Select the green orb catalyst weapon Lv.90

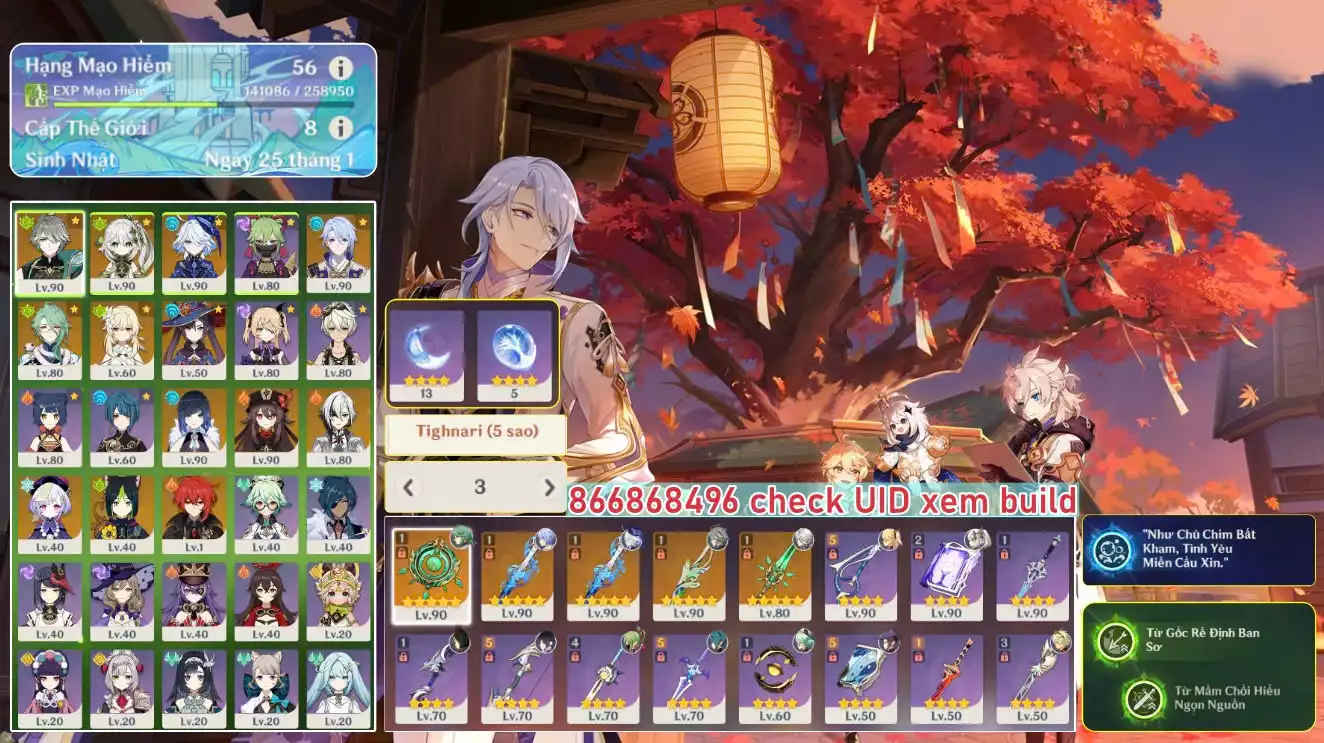coord(432,575)
